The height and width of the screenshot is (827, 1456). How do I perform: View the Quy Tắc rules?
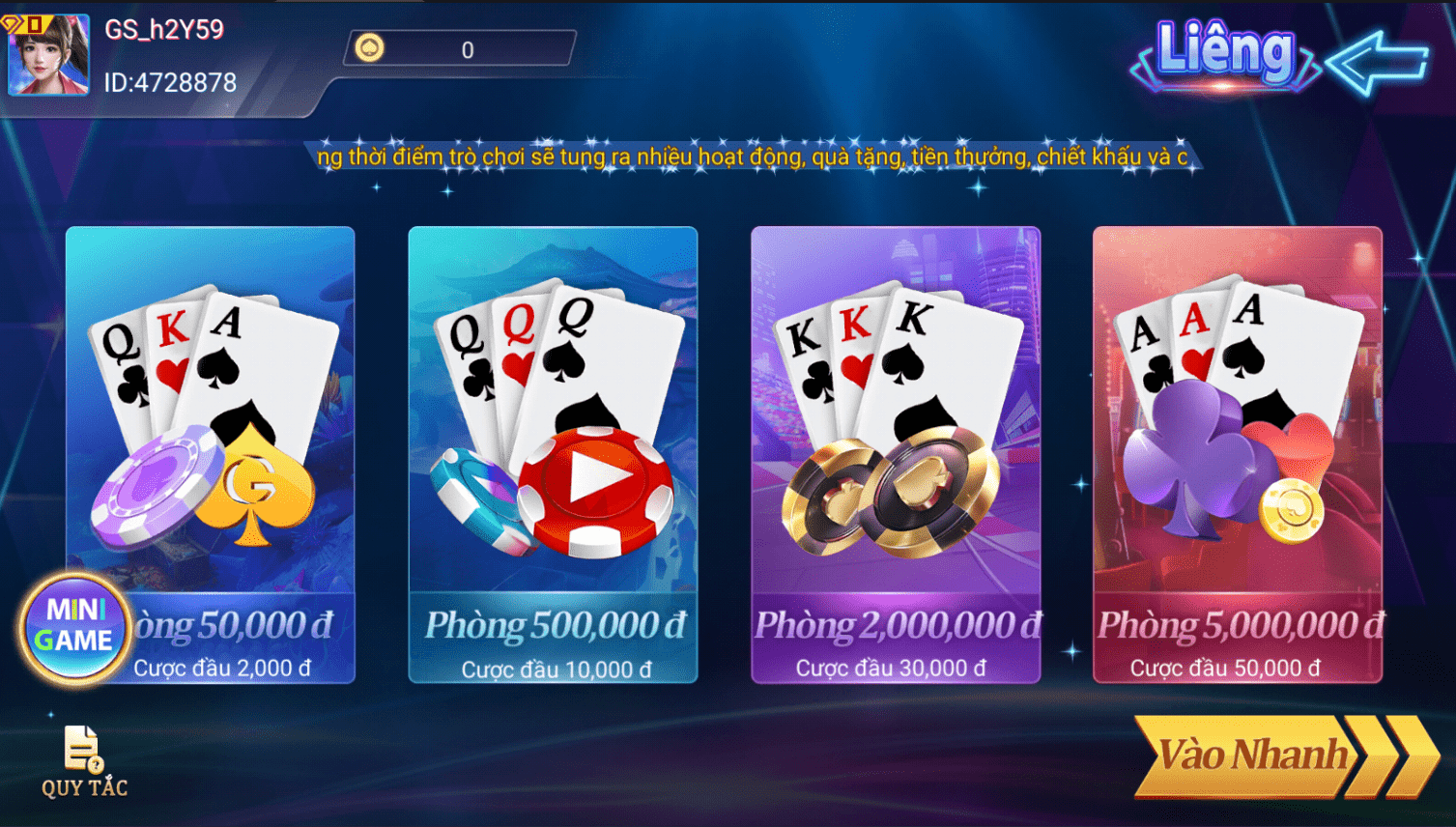[x=84, y=762]
